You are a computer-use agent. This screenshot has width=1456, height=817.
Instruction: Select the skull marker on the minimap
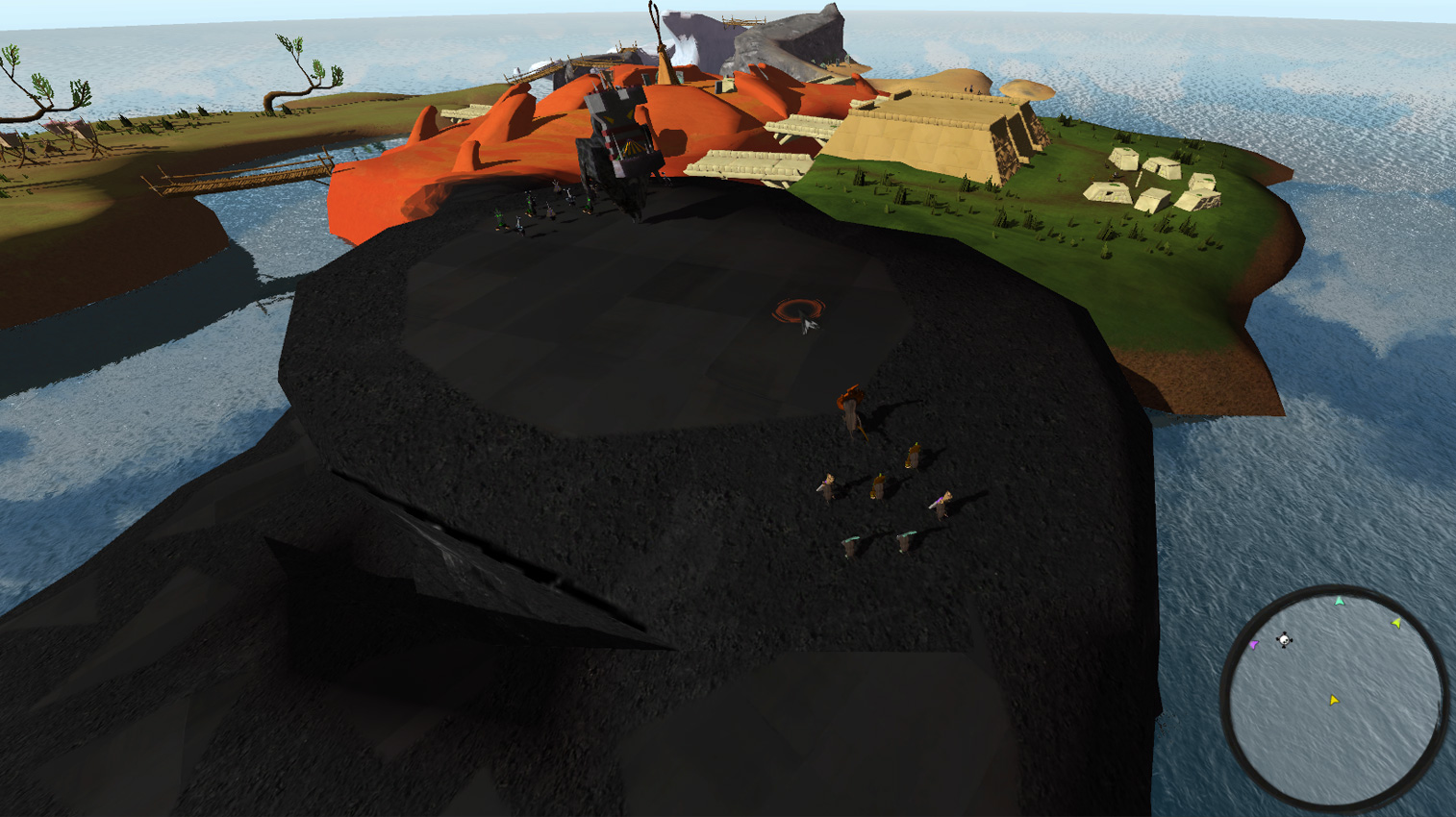tap(1284, 640)
